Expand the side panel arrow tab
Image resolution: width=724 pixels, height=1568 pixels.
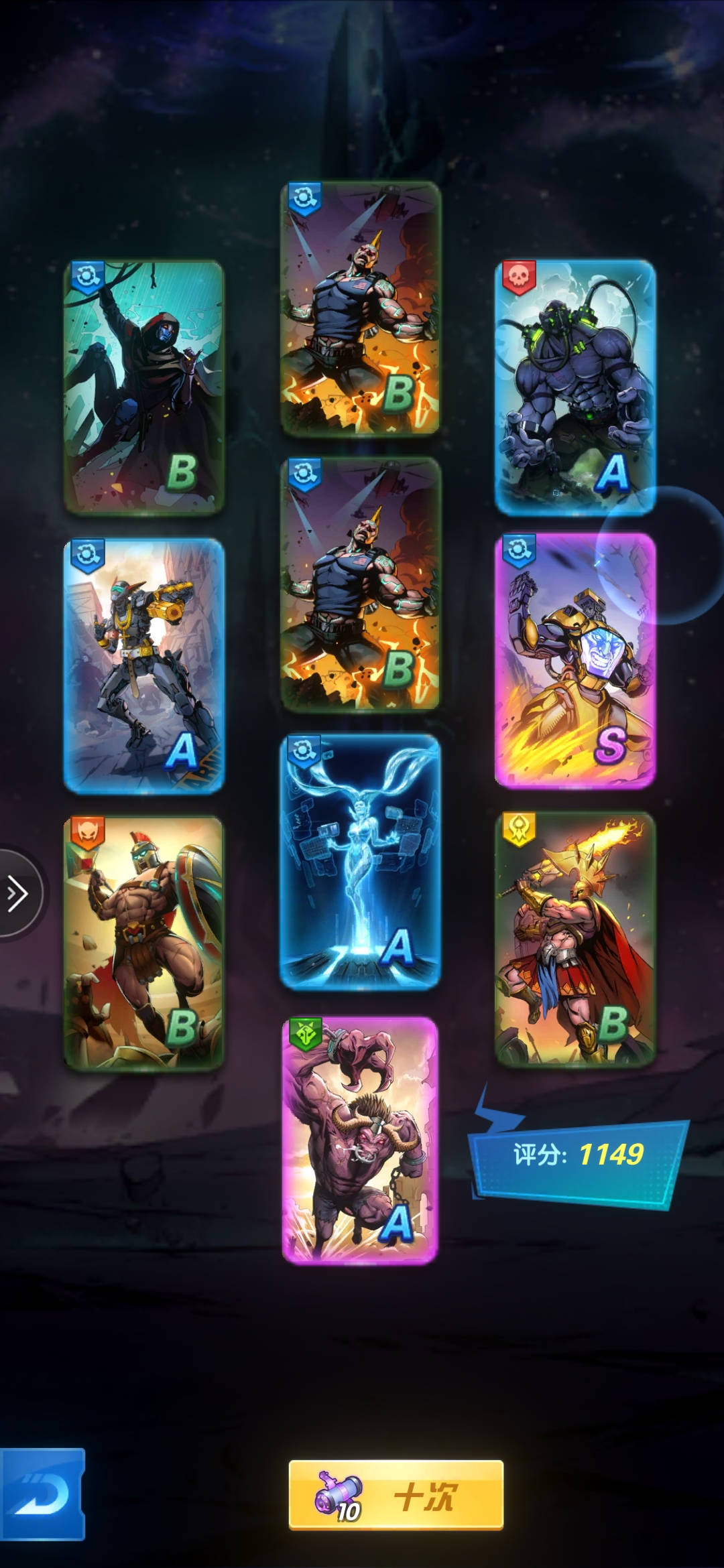(x=18, y=894)
